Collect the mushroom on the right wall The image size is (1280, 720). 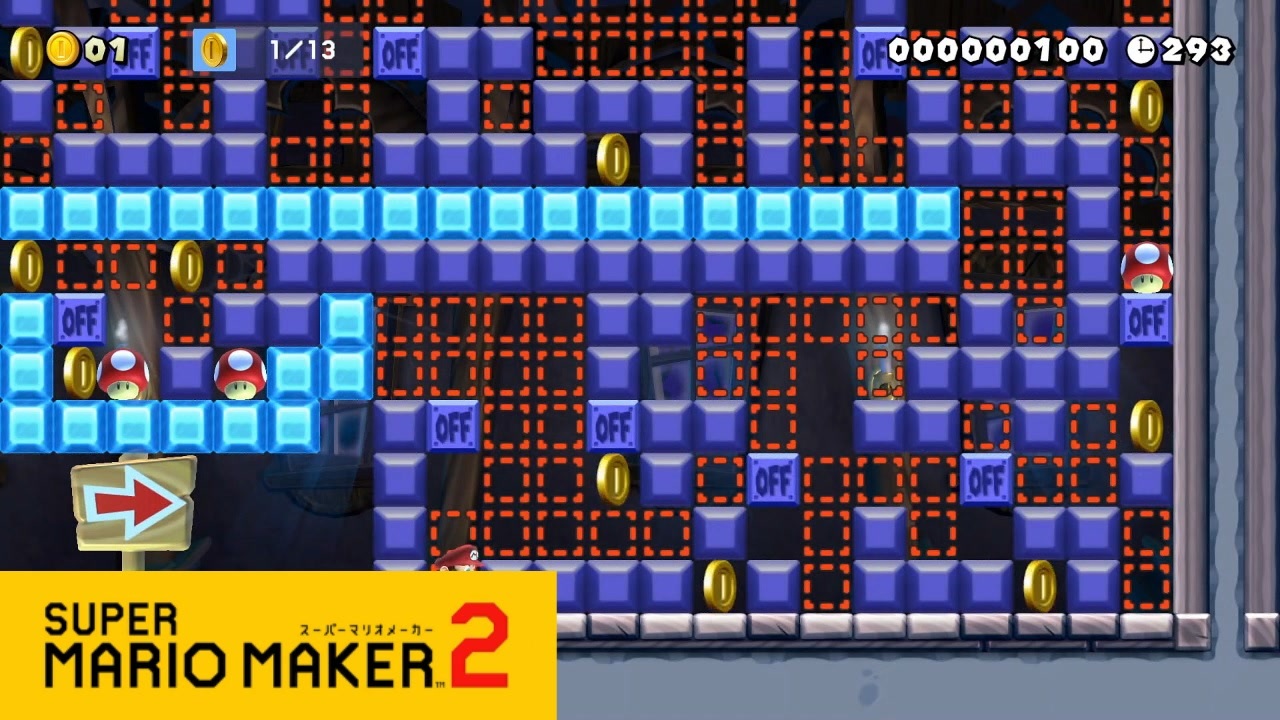(x=1146, y=266)
